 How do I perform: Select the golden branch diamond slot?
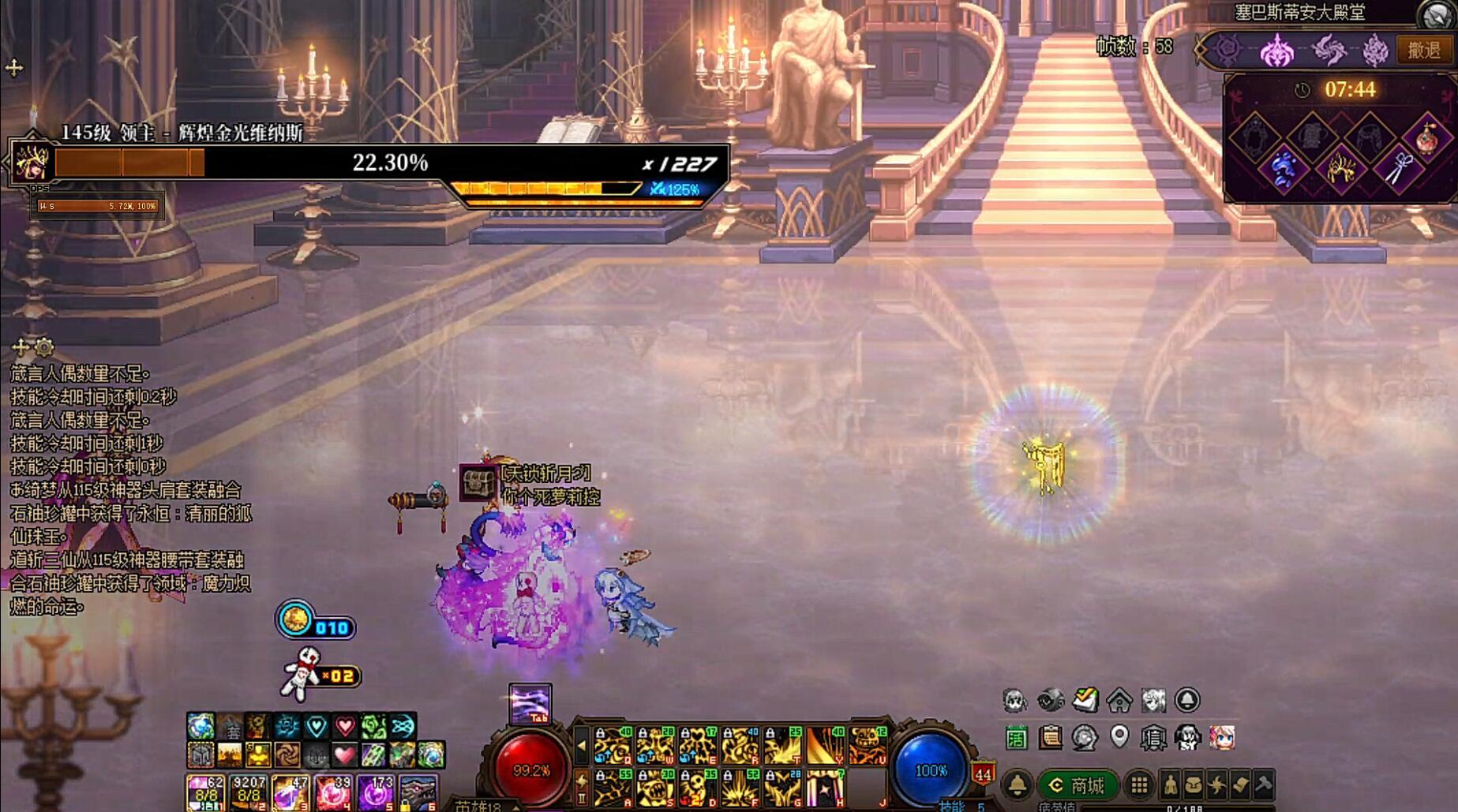[1340, 168]
